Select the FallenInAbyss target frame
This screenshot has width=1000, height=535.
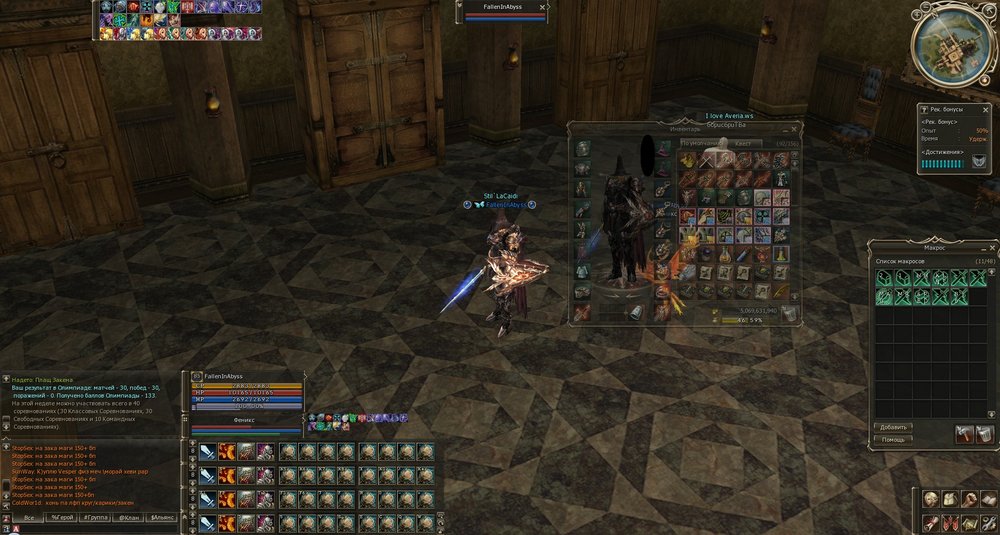pos(504,12)
